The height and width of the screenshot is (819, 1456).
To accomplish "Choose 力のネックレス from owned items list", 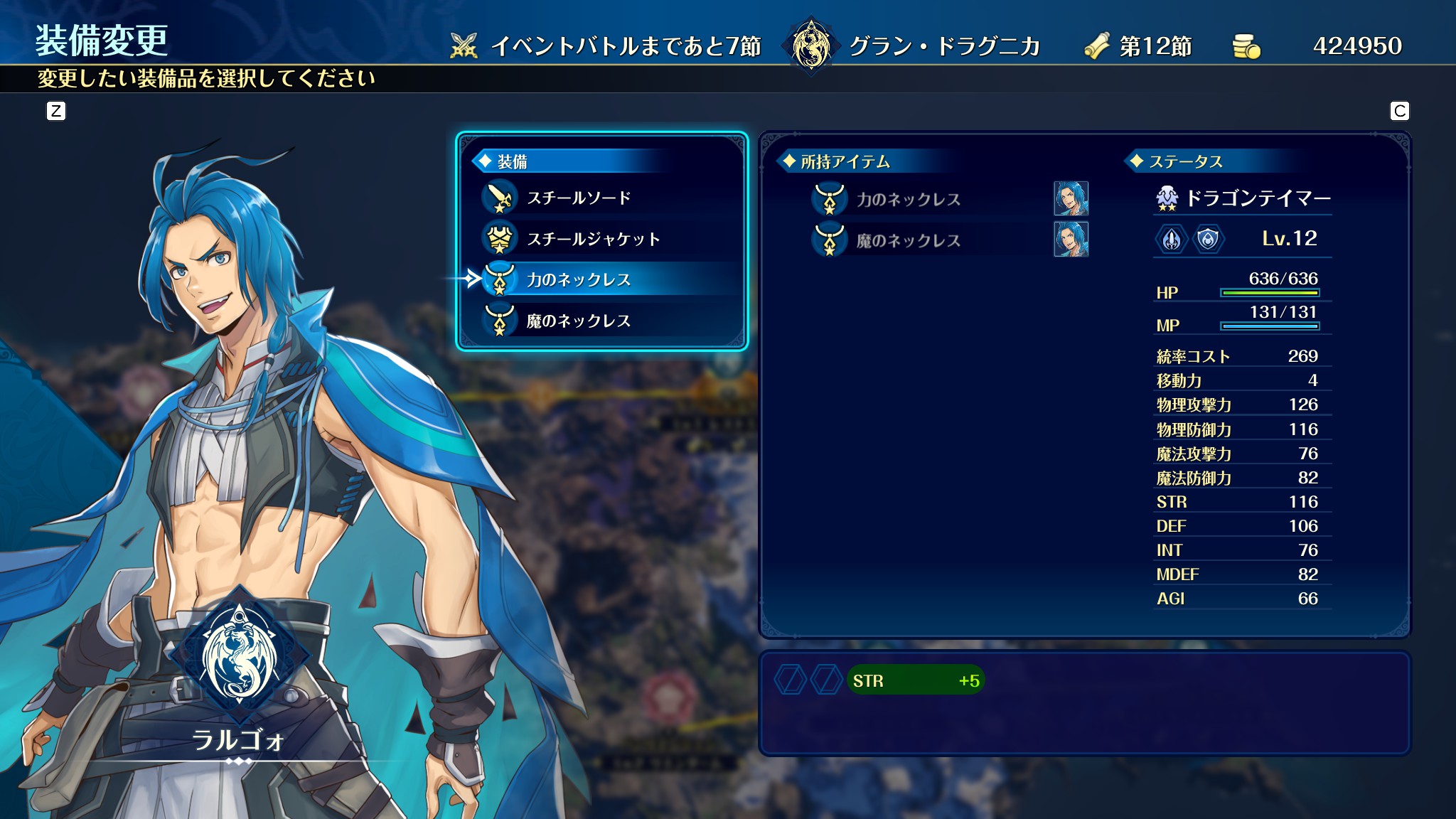I will pyautogui.click(x=908, y=199).
